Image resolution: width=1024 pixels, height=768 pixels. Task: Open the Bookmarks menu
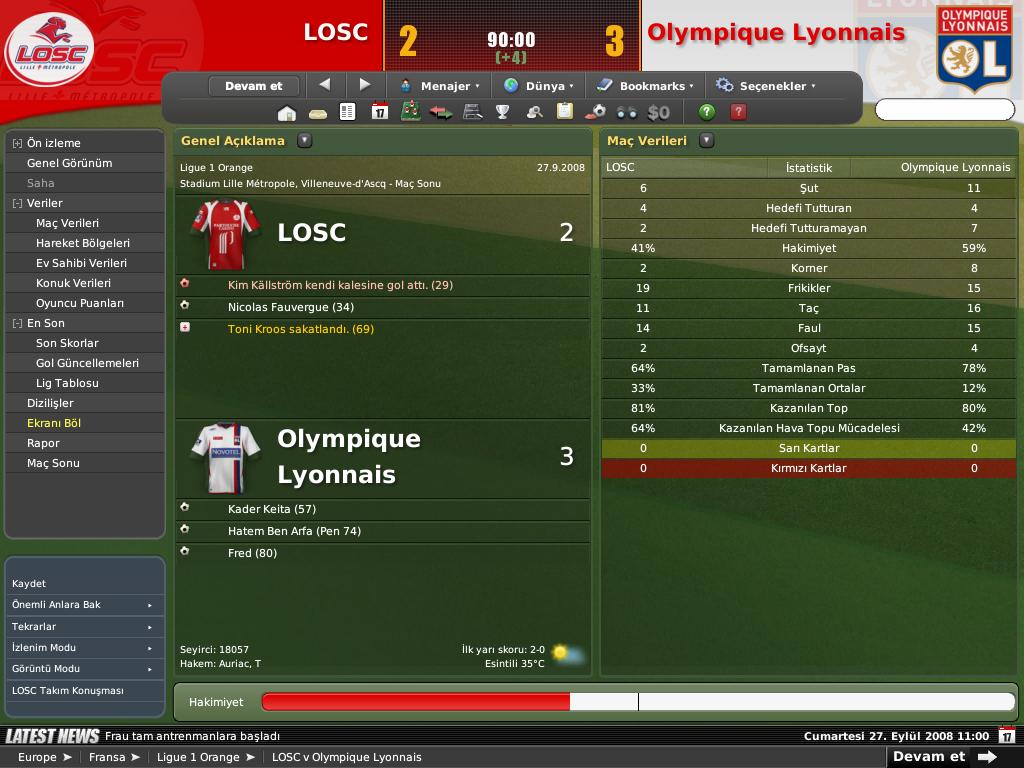pos(647,86)
